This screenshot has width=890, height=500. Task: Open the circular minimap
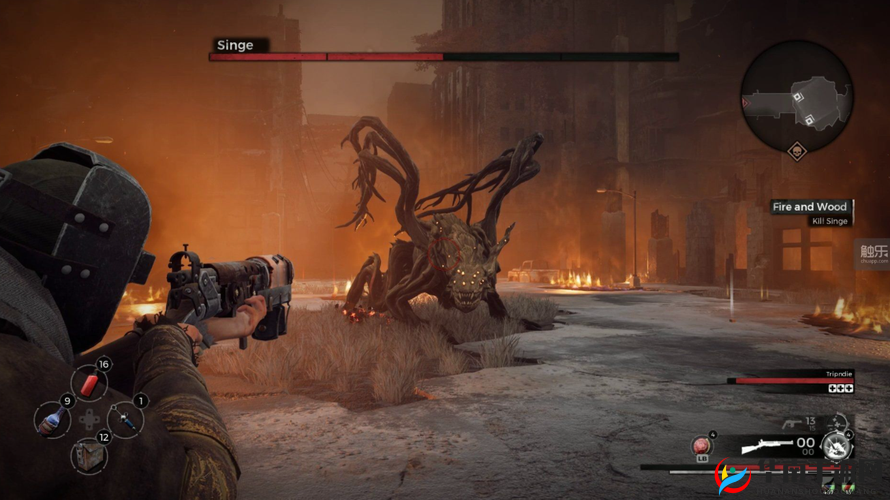796,97
